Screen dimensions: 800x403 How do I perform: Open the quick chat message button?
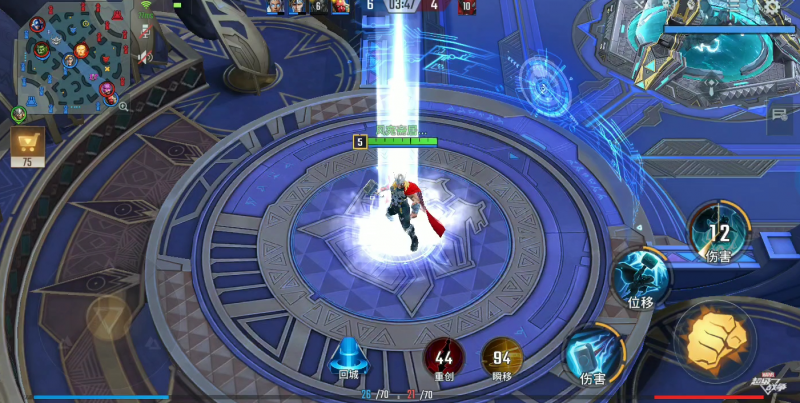[x=779, y=117]
